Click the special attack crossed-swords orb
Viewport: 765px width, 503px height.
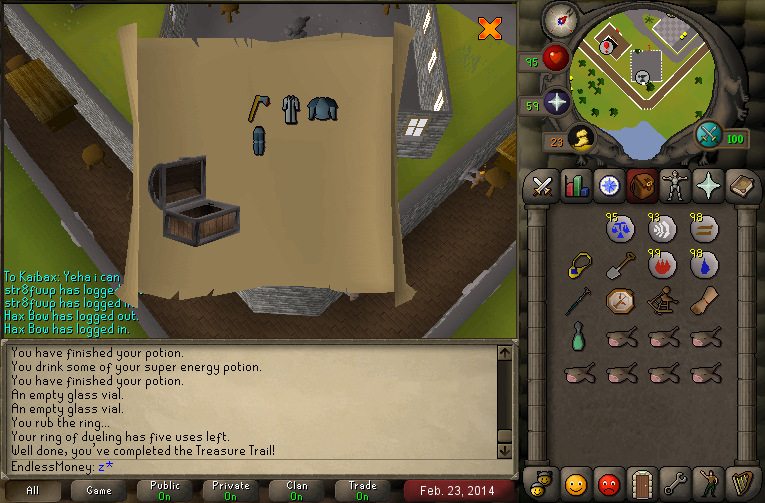710,134
